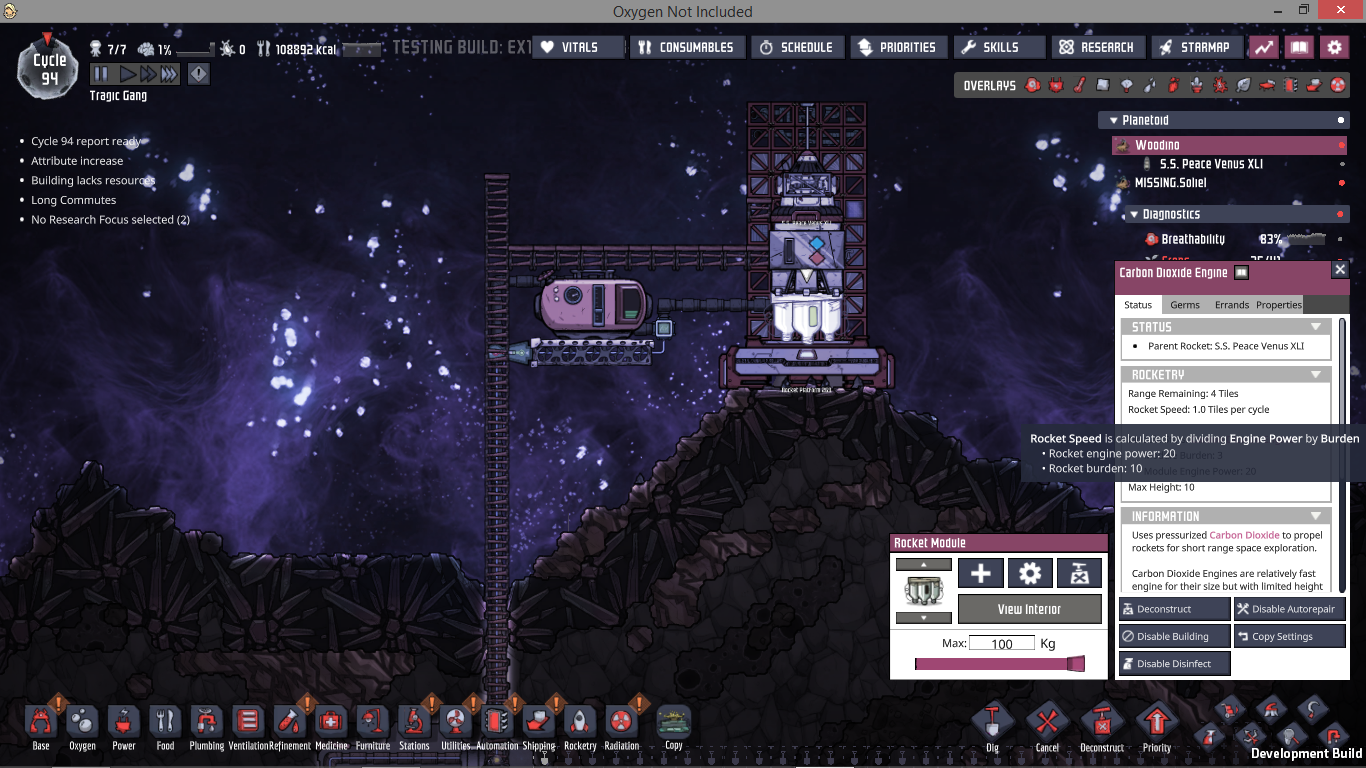Pause the game with the pause button
This screenshot has width=1366, height=768.
(100, 74)
